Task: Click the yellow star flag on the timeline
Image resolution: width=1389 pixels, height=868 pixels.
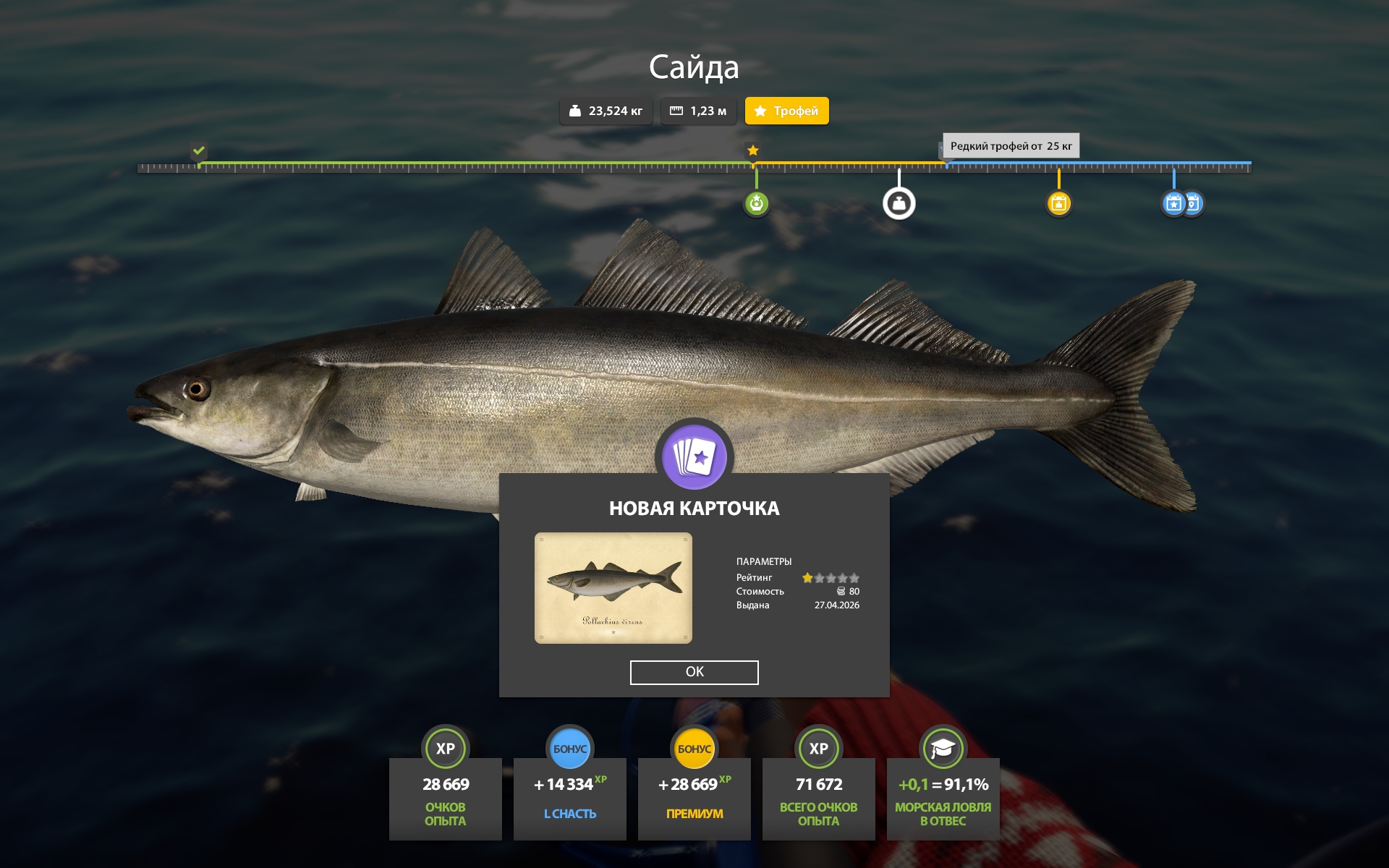Action: click(x=754, y=151)
